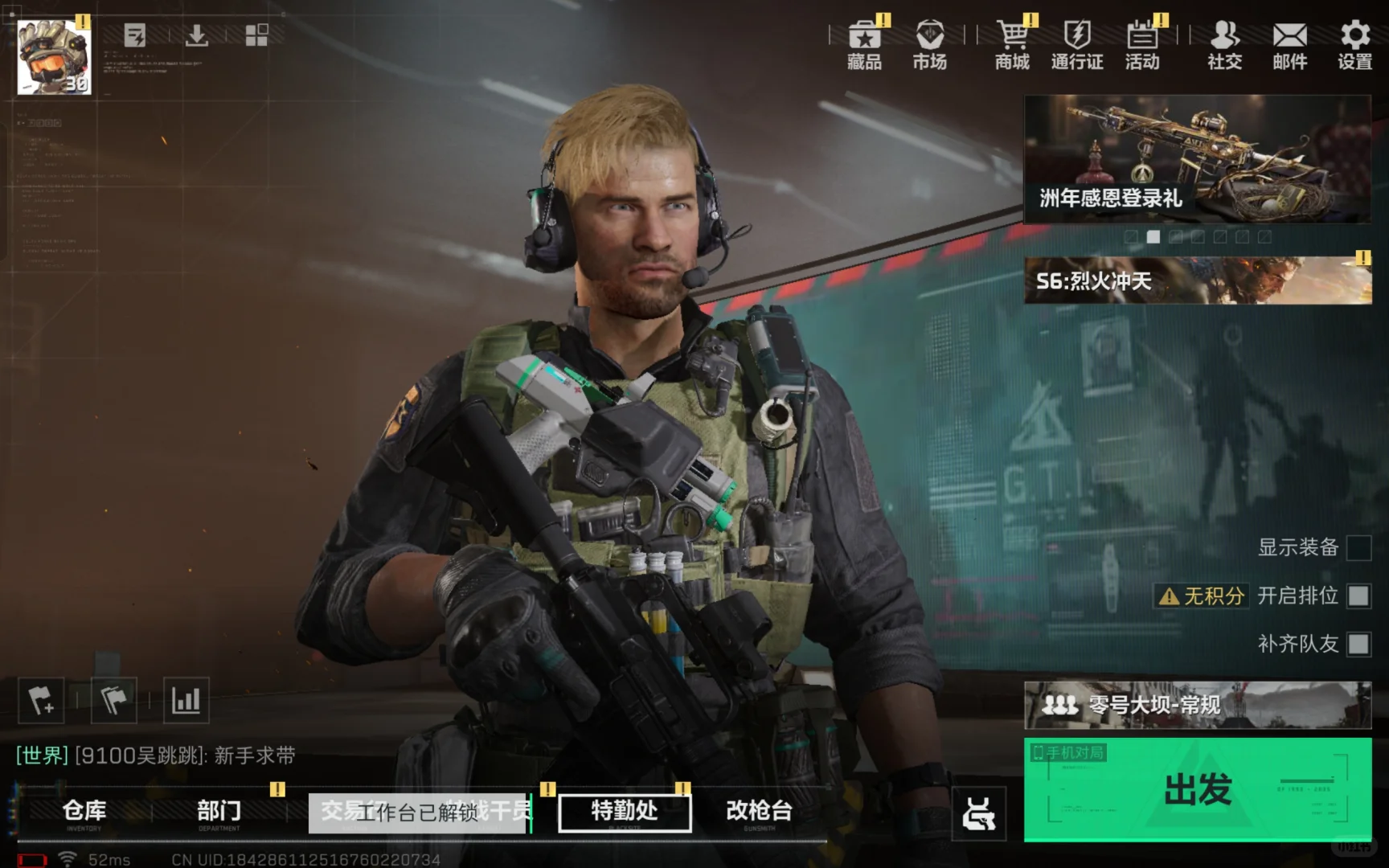Open the S6:烈火冲天 season banner

pos(1197,280)
